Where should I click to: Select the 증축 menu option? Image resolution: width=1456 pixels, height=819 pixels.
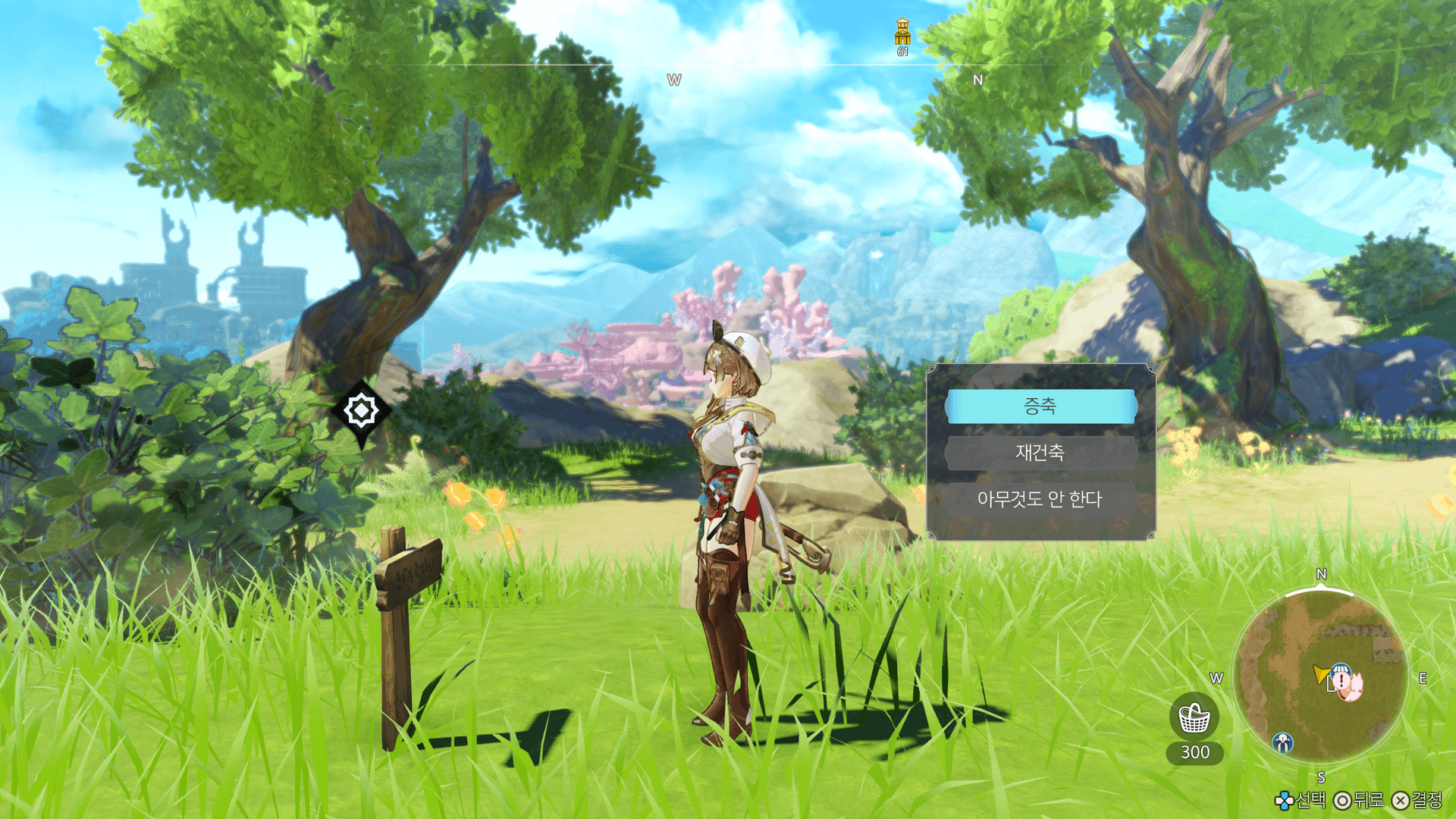pos(1040,406)
